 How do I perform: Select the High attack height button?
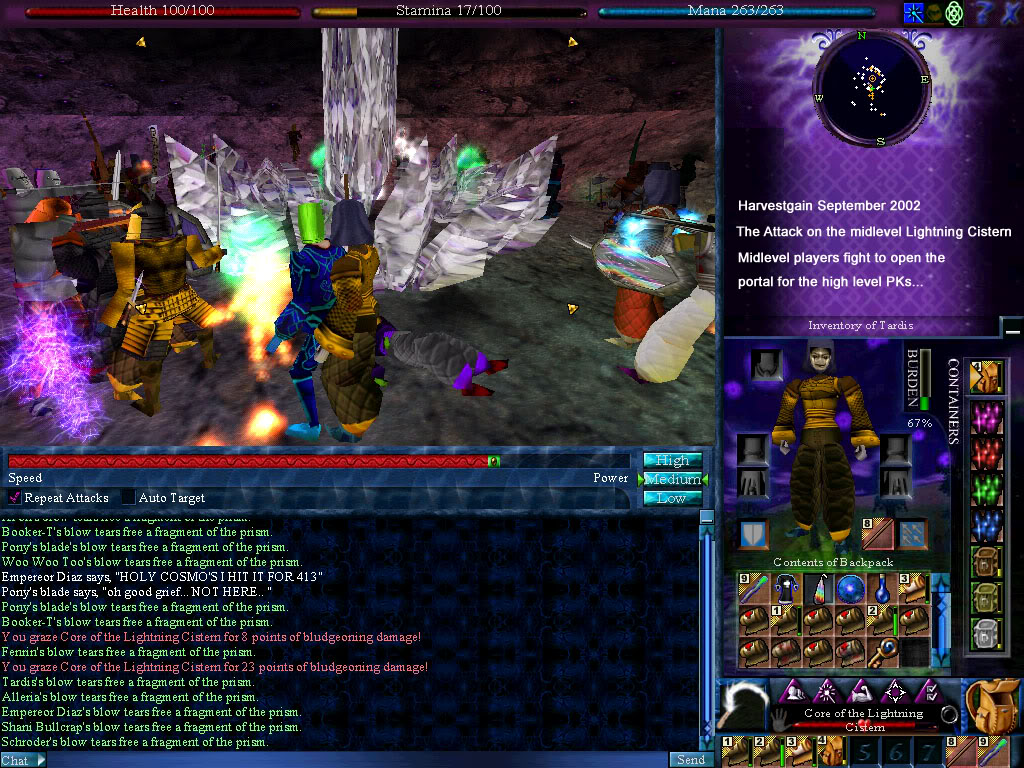tap(672, 460)
